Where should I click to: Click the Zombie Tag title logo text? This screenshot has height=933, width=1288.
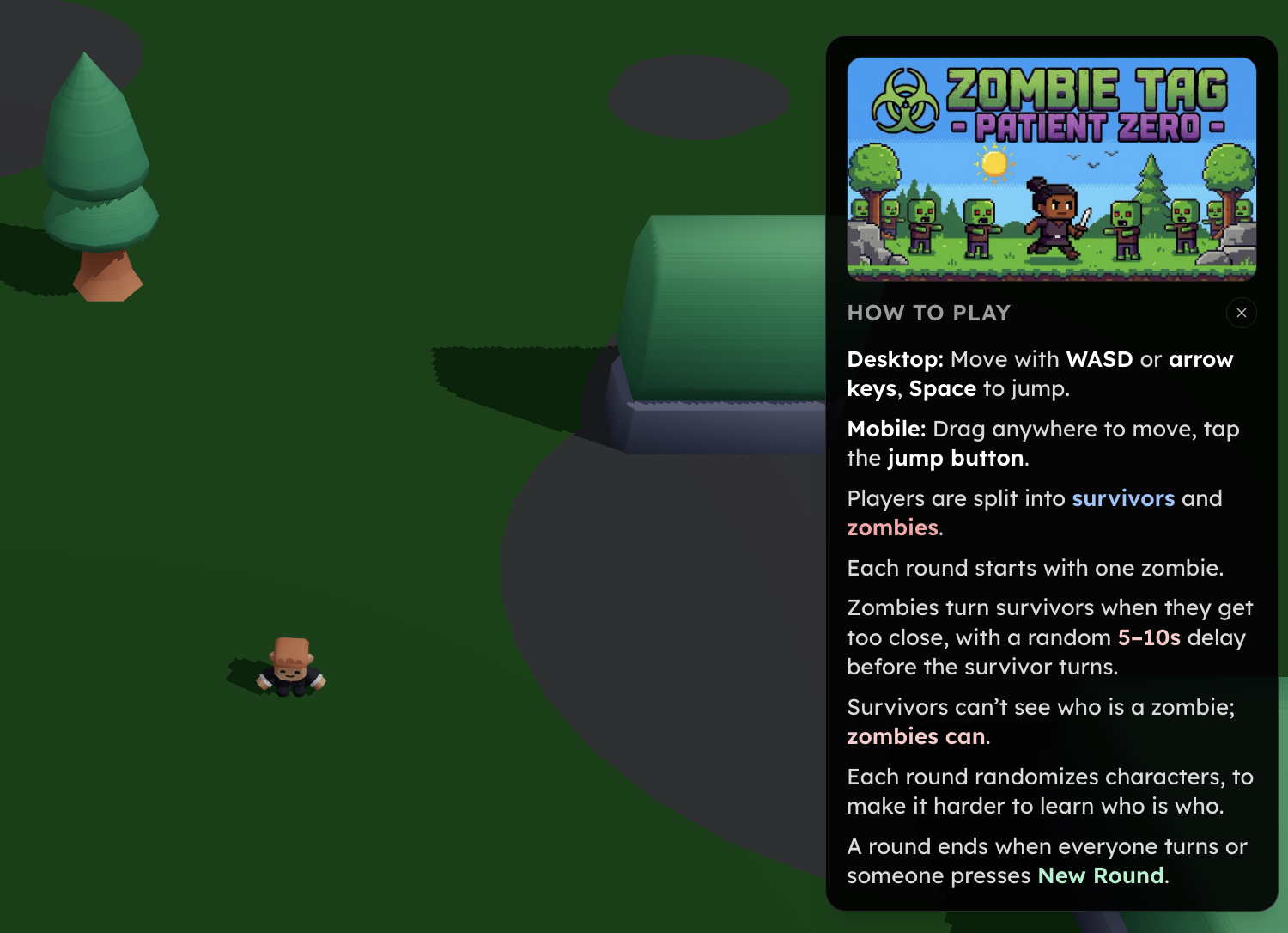[1082, 88]
